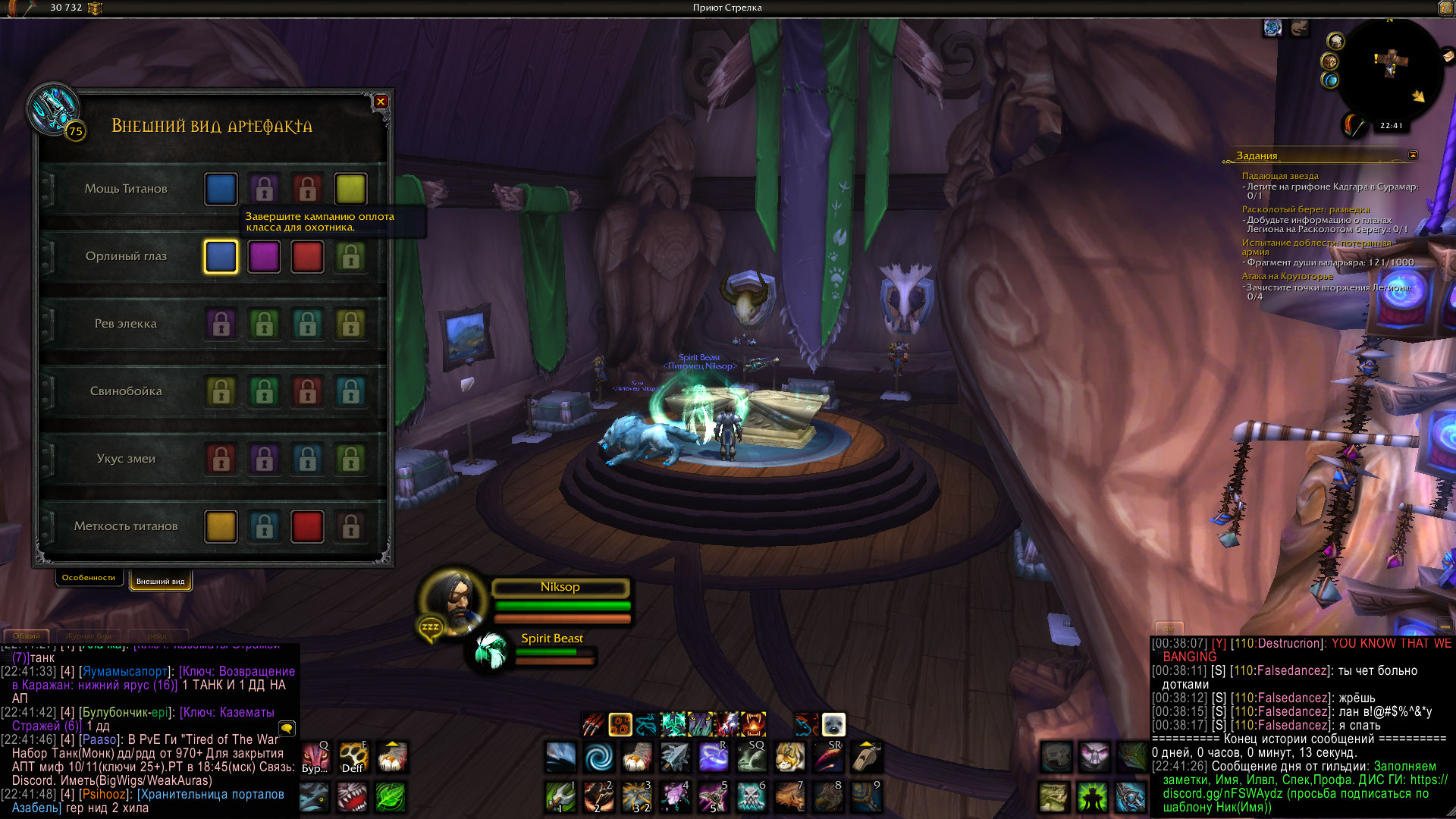Apply the red Меткость титанов swatch
1456x819 pixels.
307,526
